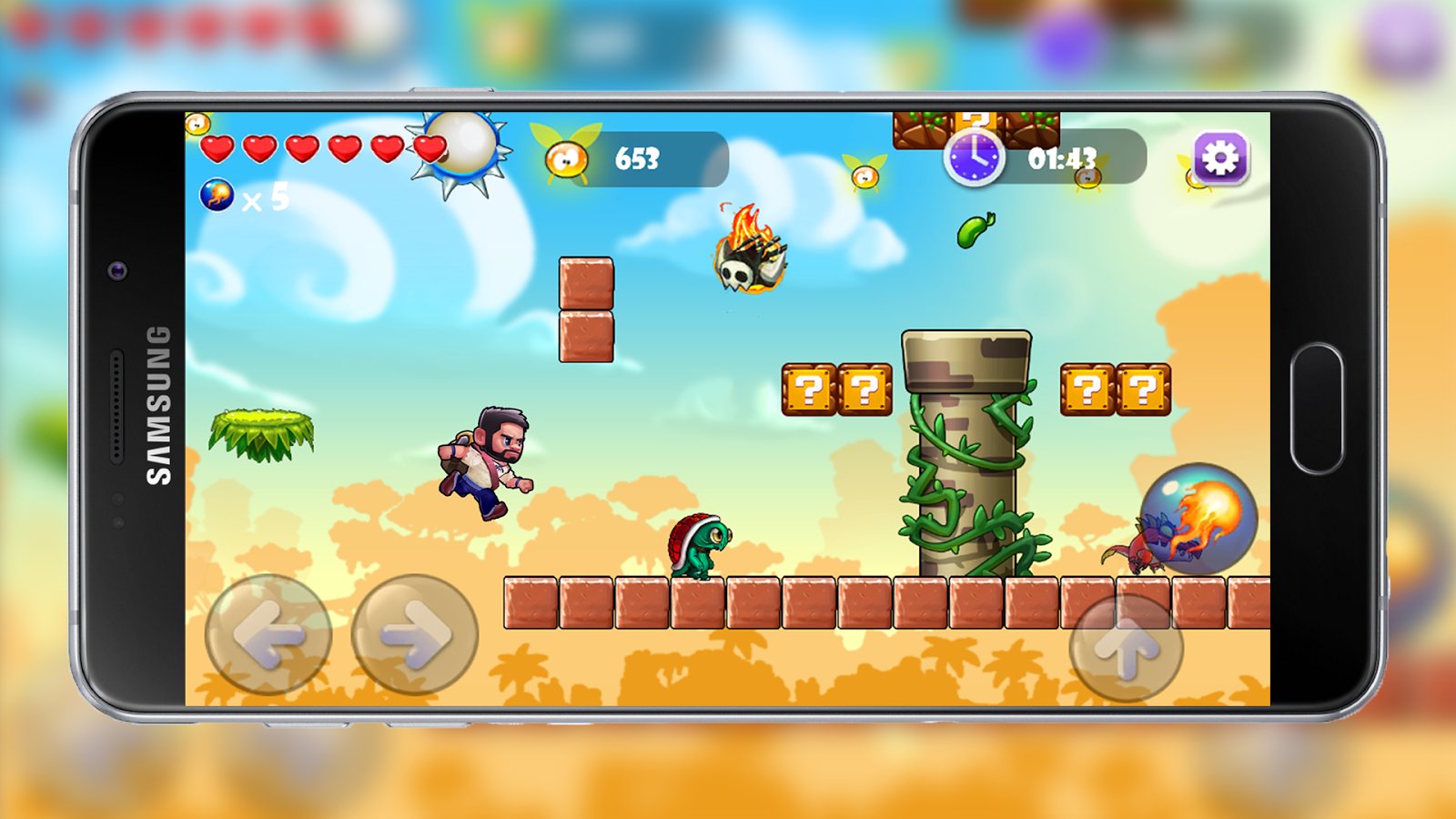Hit the up arrow jump button
Screen dimensions: 1456x819
pos(1127,647)
